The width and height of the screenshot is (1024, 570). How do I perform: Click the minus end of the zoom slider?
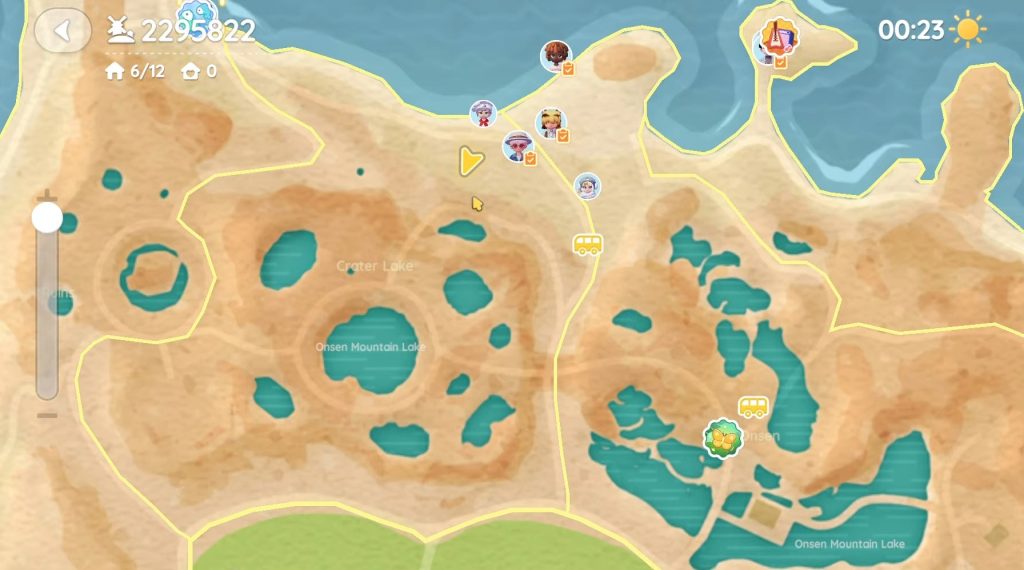(x=47, y=415)
